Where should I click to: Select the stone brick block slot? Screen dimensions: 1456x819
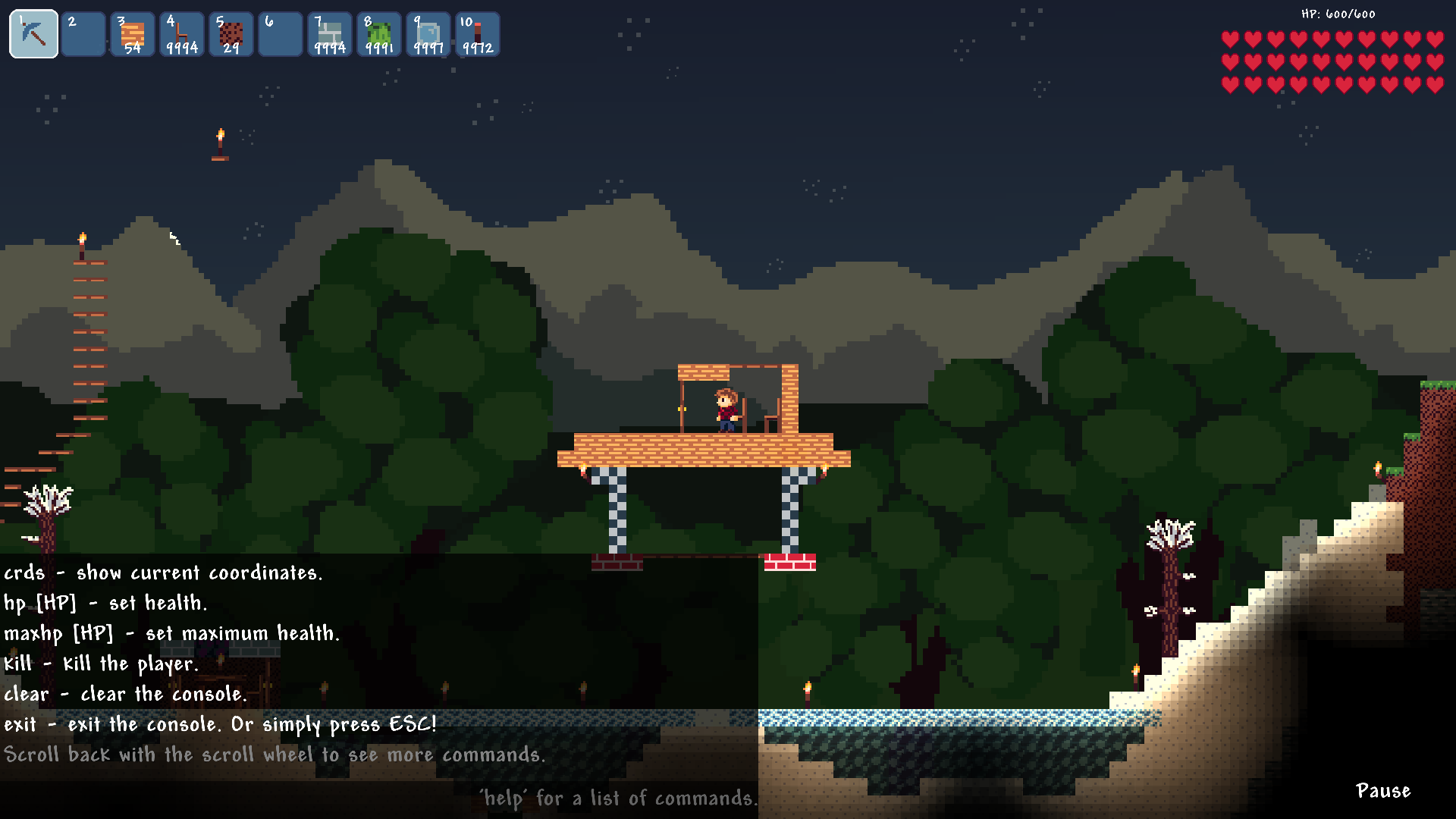pos(329,34)
